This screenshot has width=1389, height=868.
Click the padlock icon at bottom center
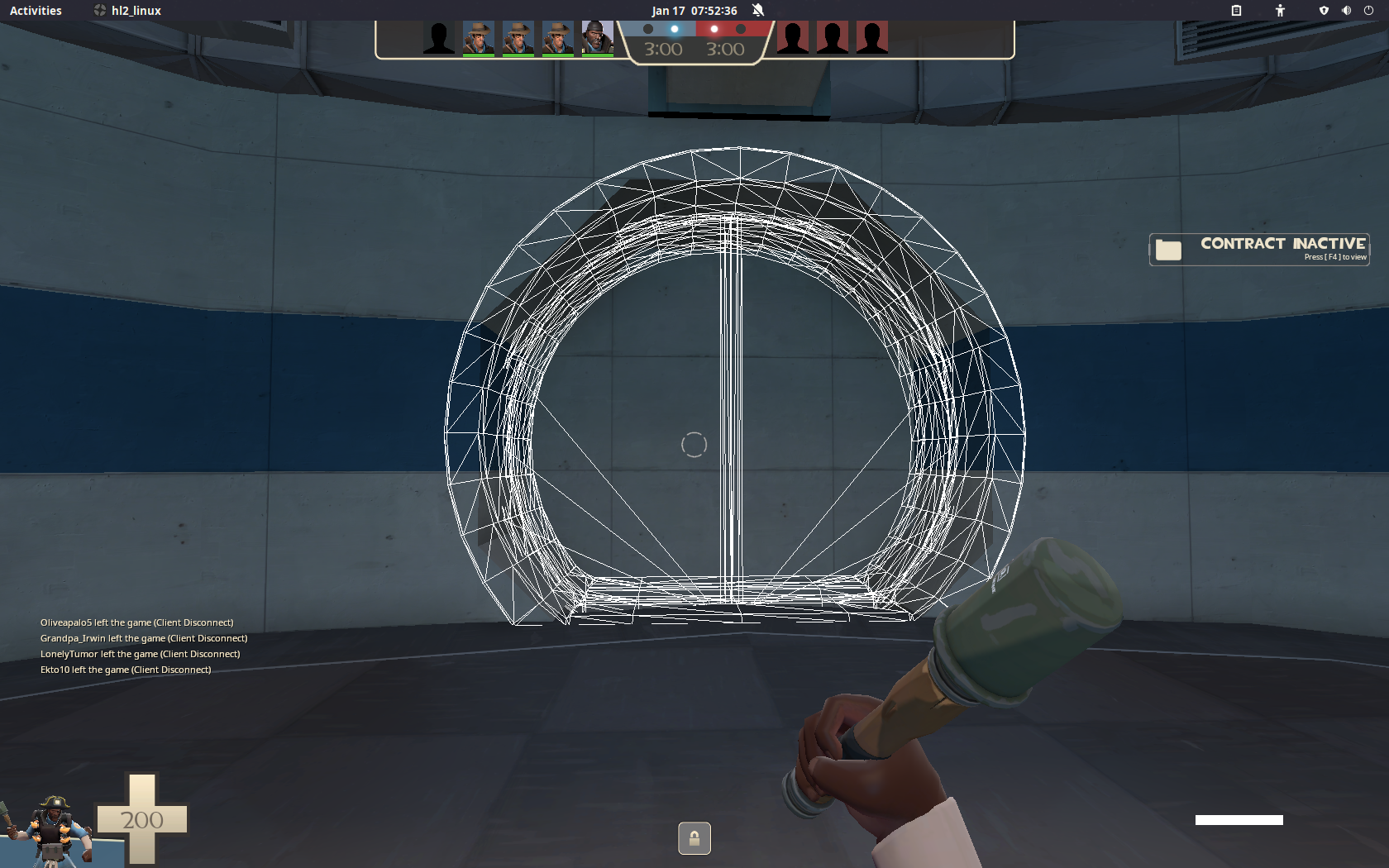[x=694, y=838]
